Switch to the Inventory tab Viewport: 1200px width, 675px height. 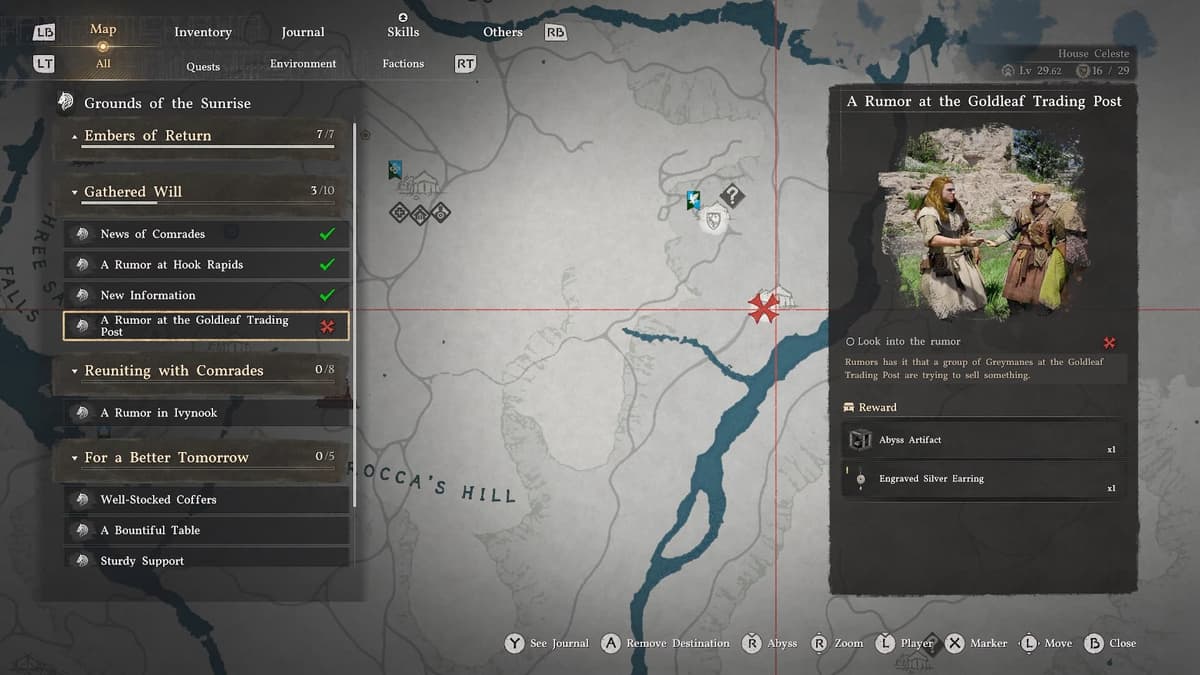click(x=203, y=32)
